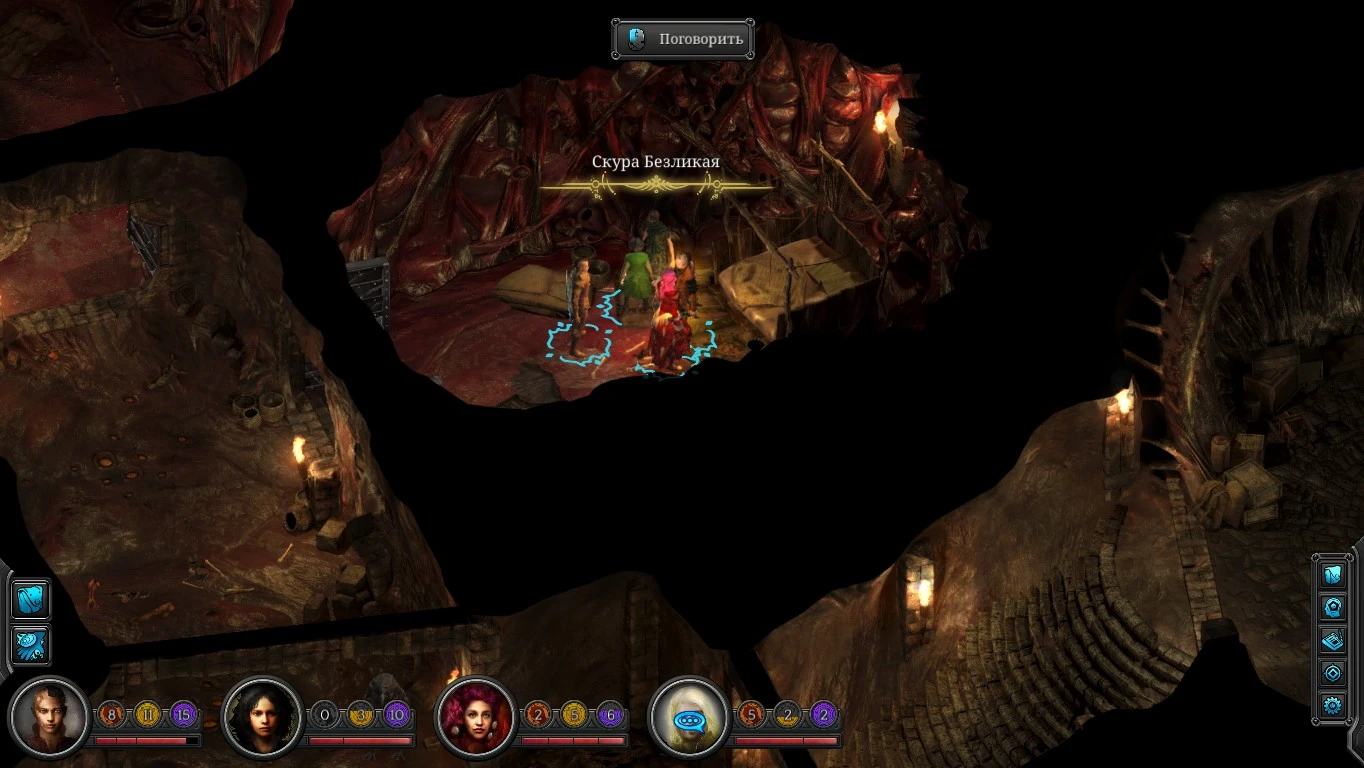Select the pink-haired character's portrait

click(478, 716)
